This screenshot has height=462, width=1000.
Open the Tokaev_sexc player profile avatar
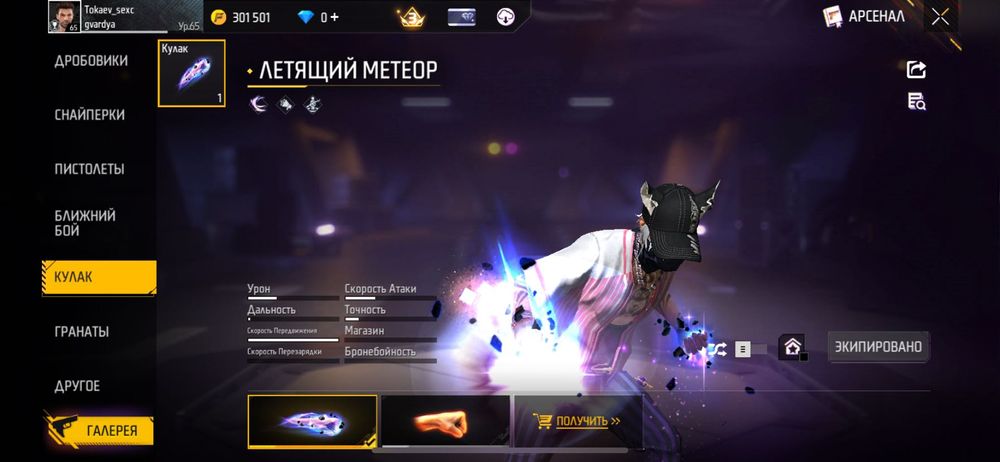pyautogui.click(x=63, y=16)
